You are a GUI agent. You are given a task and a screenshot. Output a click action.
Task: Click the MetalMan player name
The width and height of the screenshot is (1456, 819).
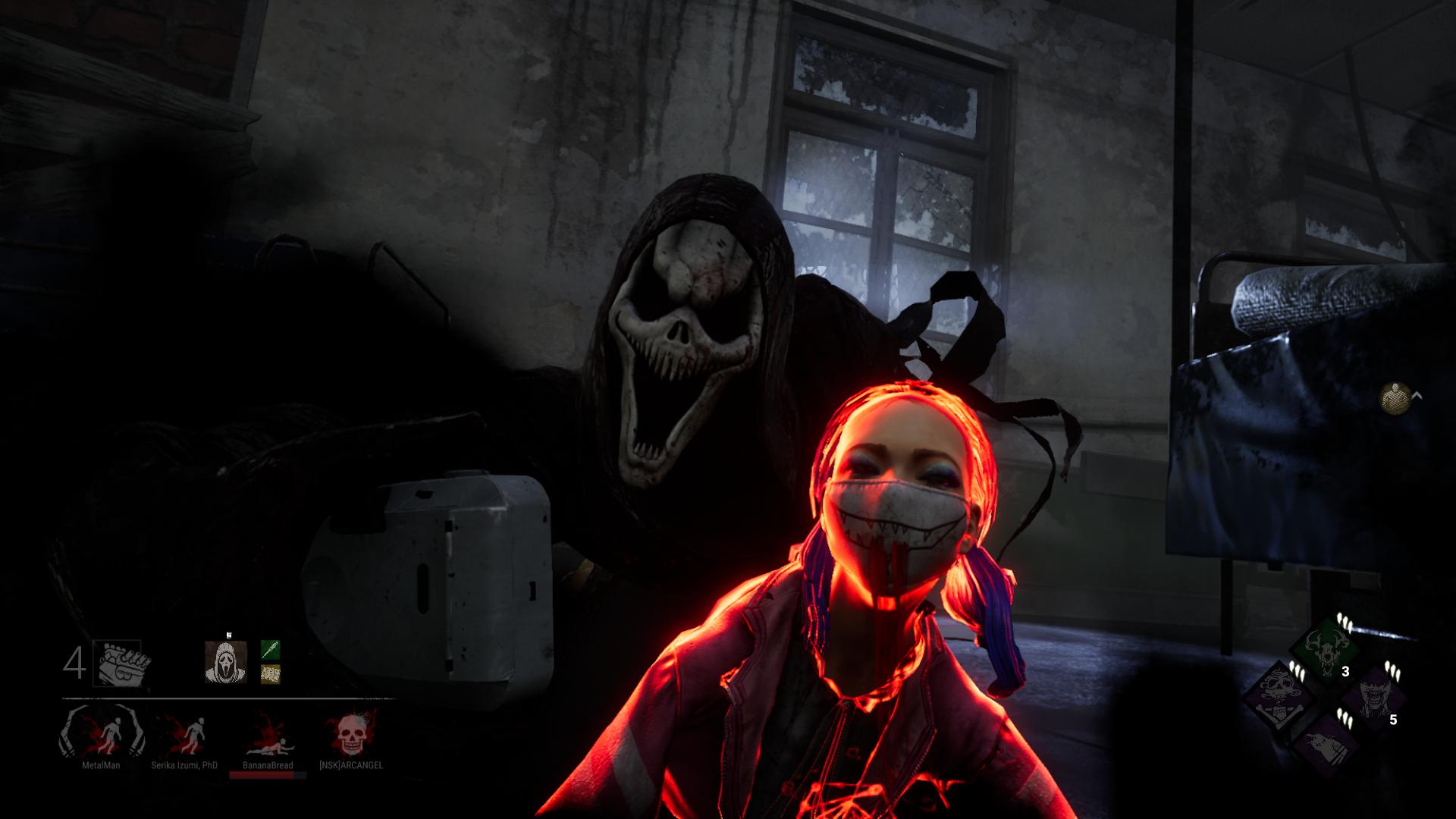[100, 765]
